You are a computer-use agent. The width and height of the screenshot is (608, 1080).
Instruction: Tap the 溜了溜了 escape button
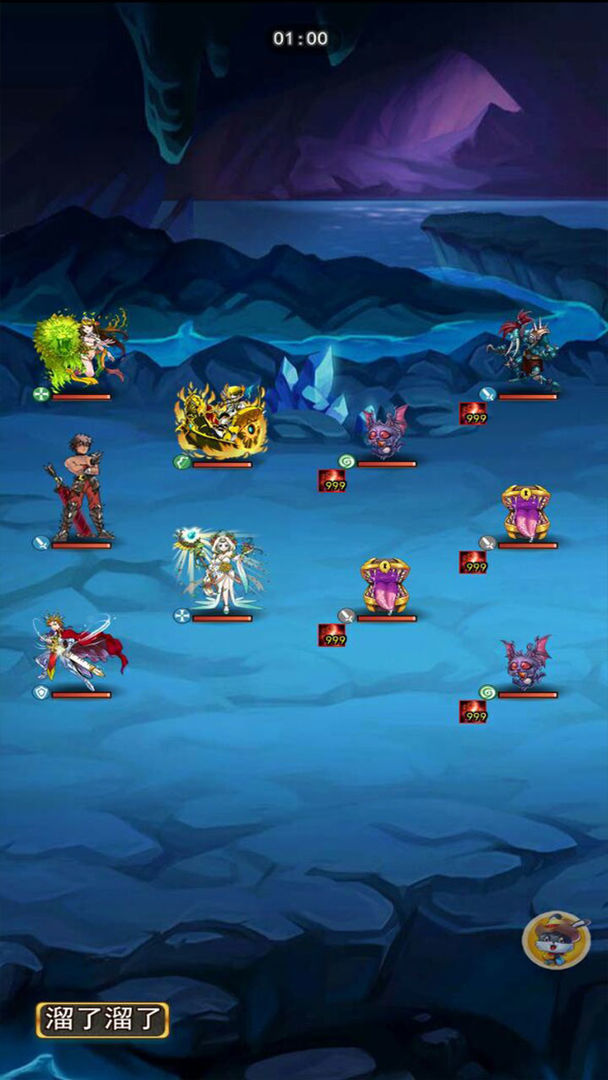(x=102, y=1020)
